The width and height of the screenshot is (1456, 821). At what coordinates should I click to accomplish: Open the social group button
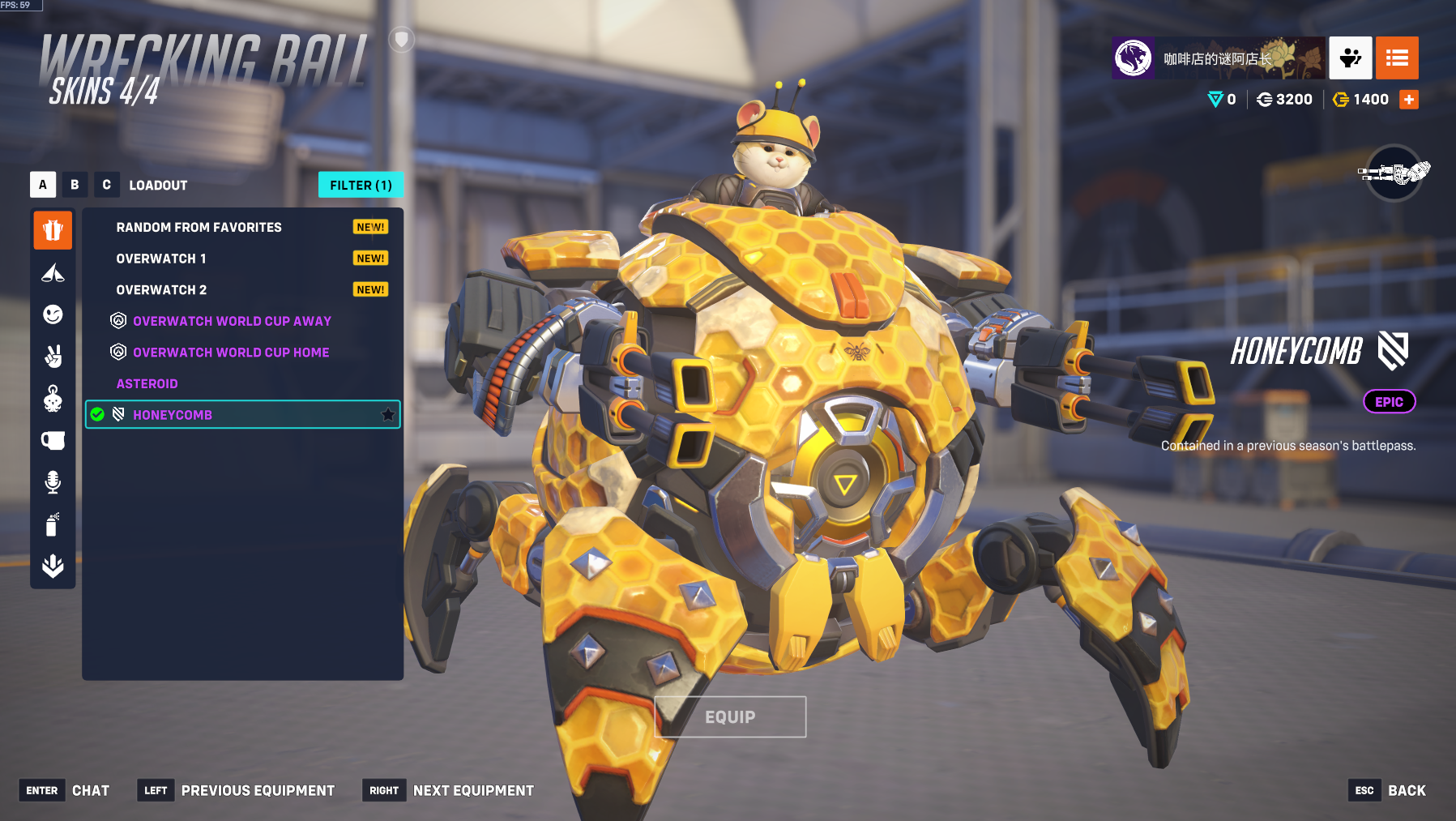[x=1350, y=58]
